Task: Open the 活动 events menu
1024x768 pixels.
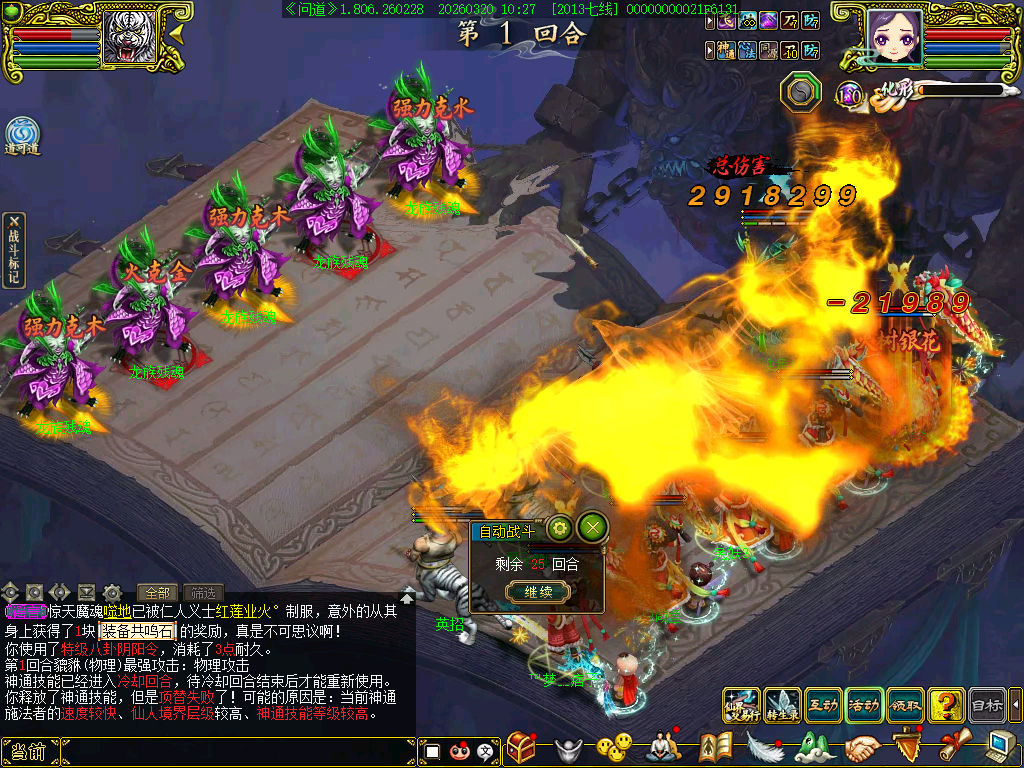Action: 863,705
